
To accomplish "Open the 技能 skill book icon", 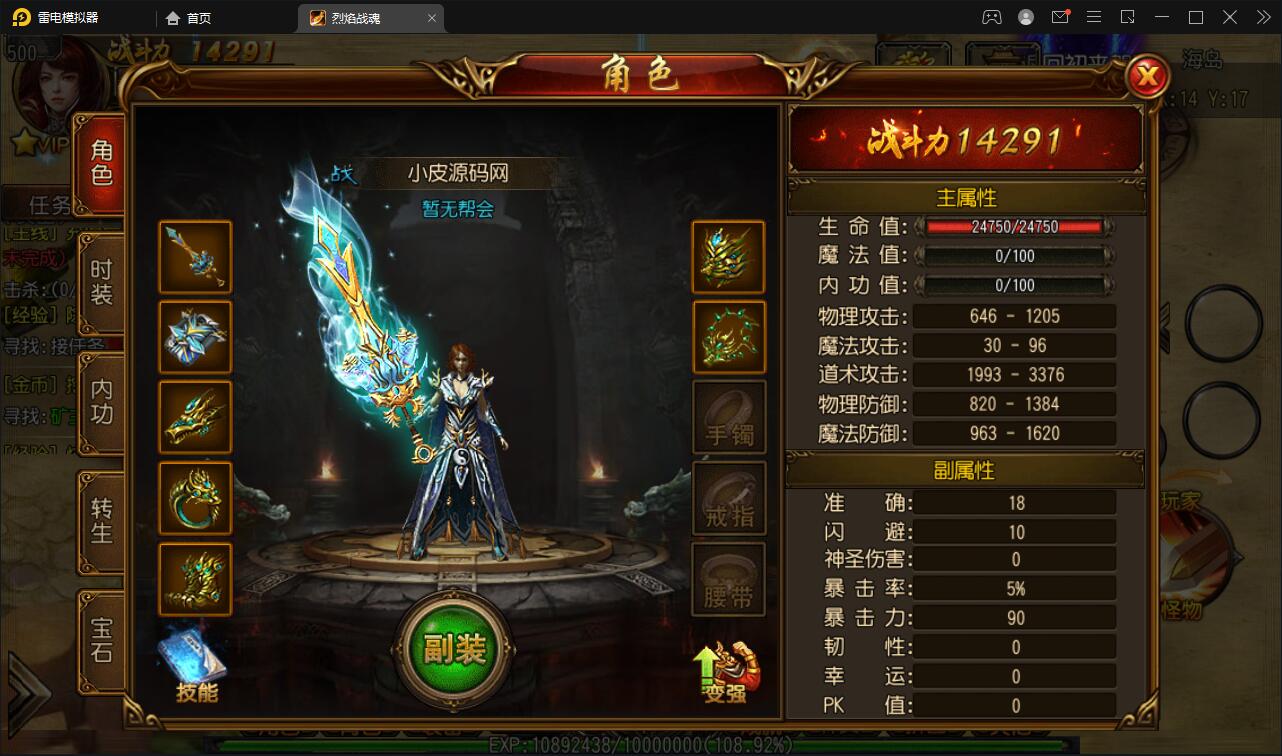I will pyautogui.click(x=196, y=655).
